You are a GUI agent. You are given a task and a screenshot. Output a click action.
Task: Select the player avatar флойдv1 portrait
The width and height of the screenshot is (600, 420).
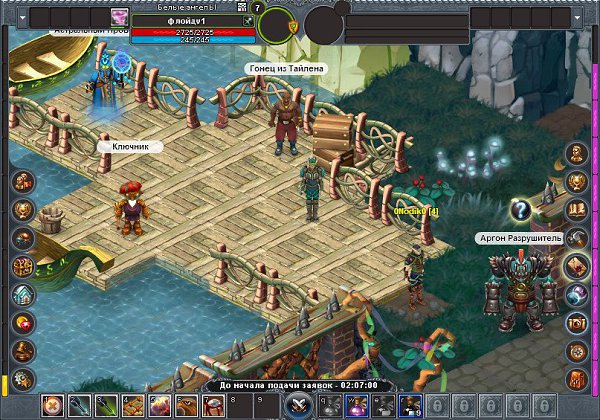pos(120,17)
